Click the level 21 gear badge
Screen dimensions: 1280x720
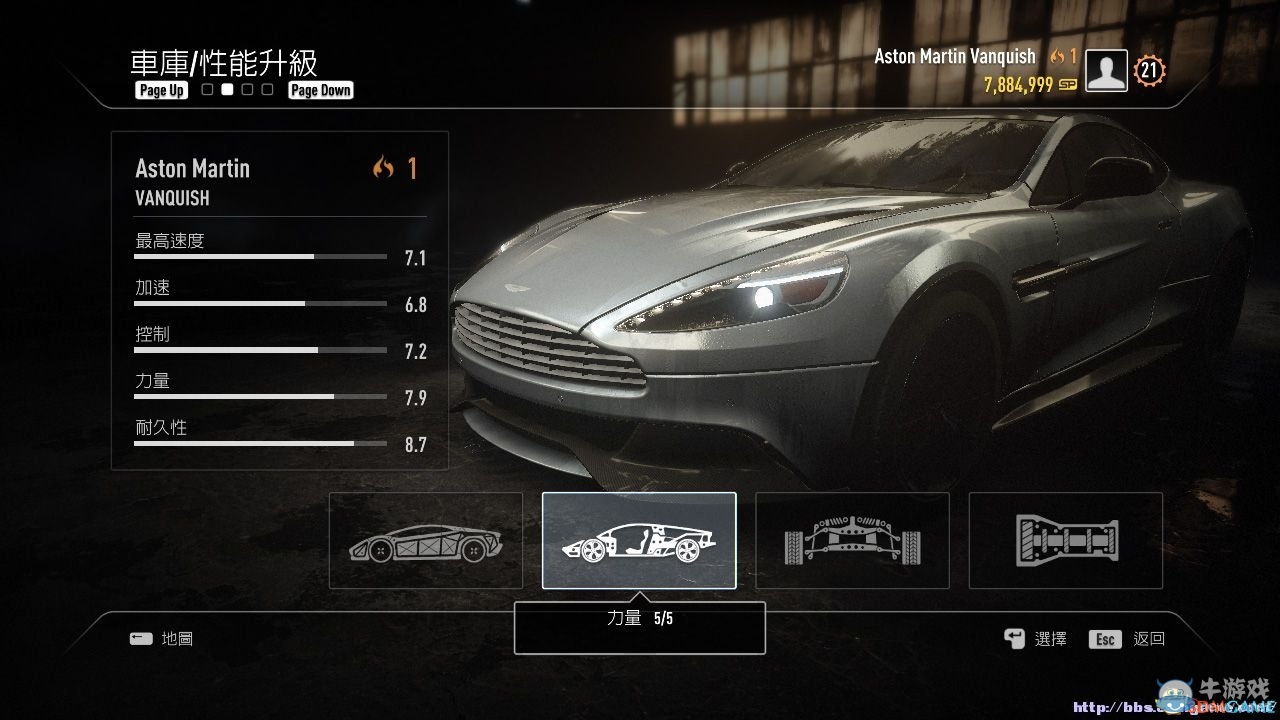click(1148, 71)
